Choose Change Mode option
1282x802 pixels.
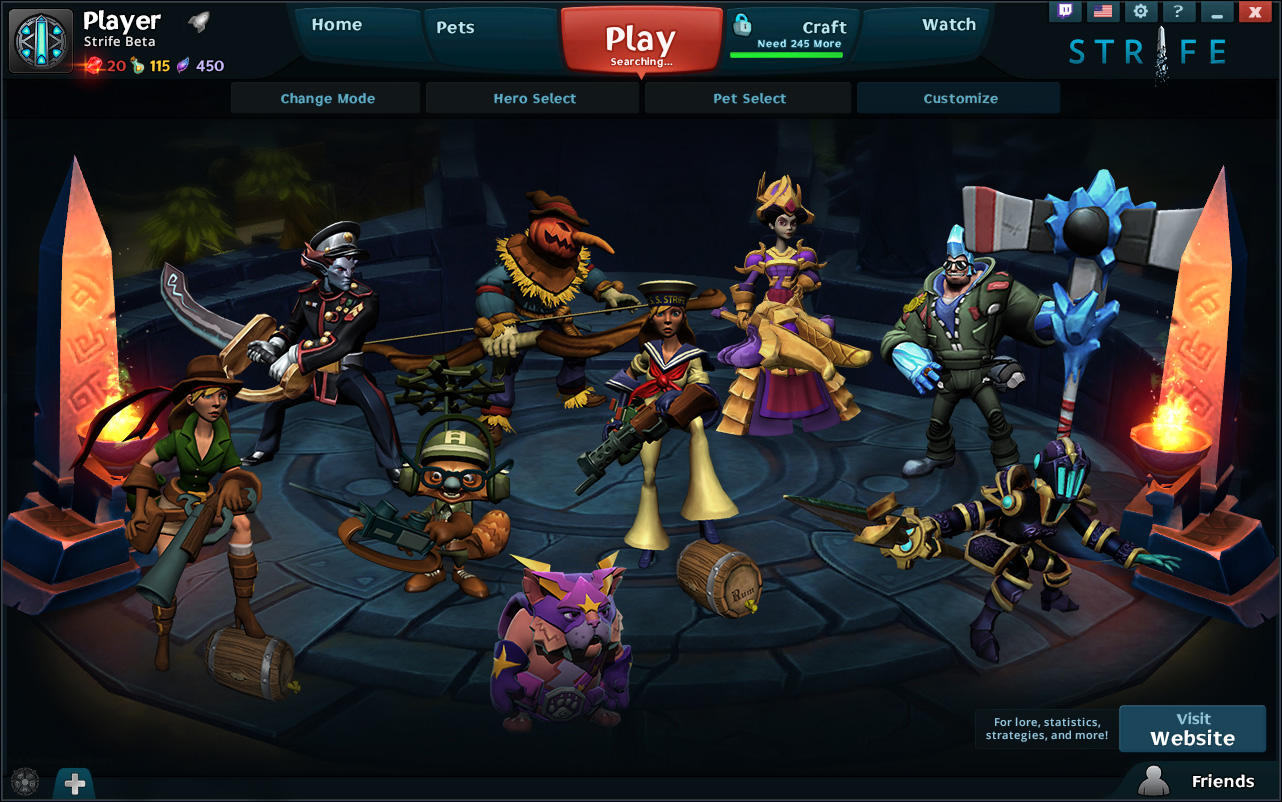[x=327, y=98]
